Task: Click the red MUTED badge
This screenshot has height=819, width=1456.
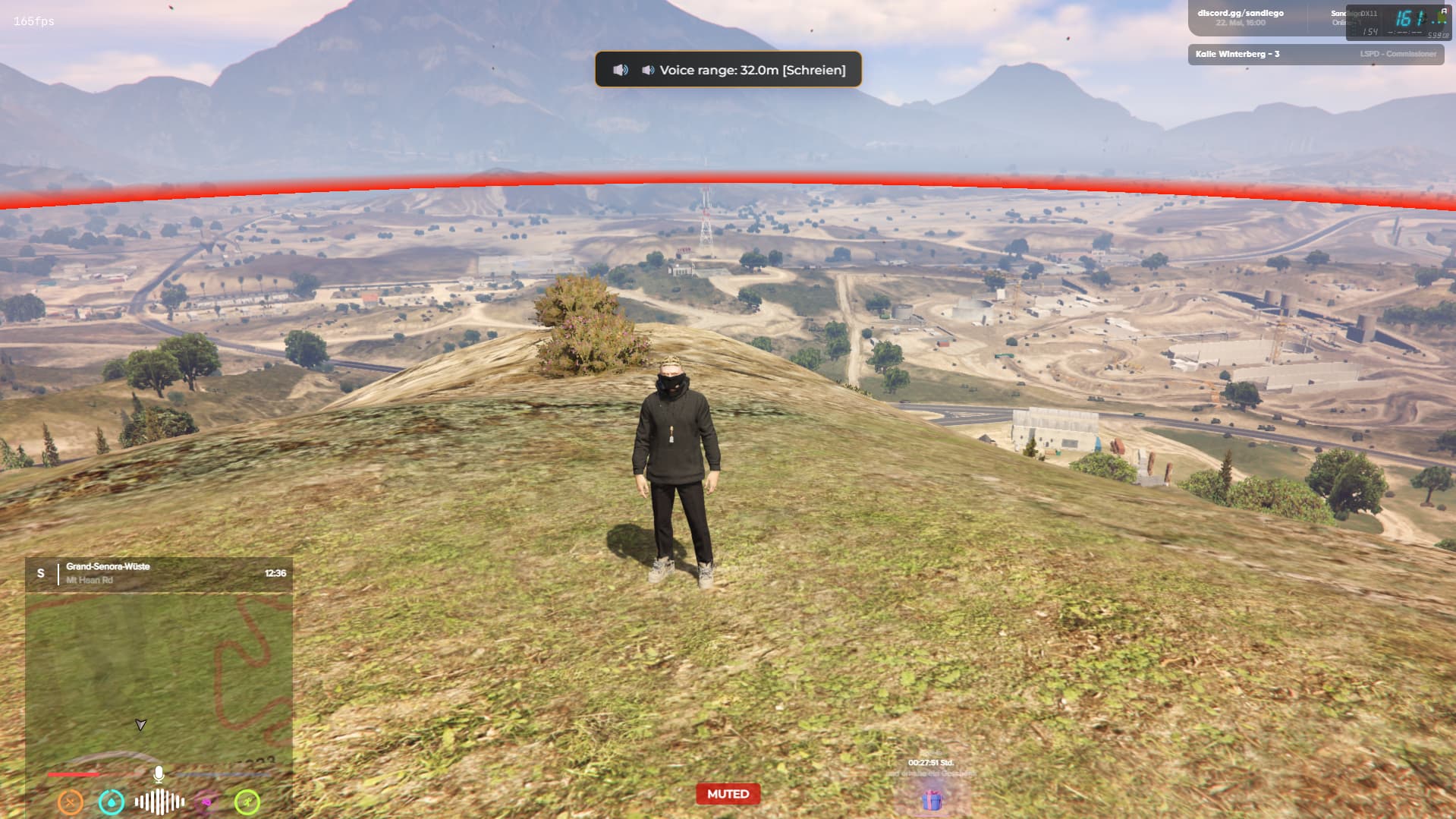Action: [x=728, y=794]
